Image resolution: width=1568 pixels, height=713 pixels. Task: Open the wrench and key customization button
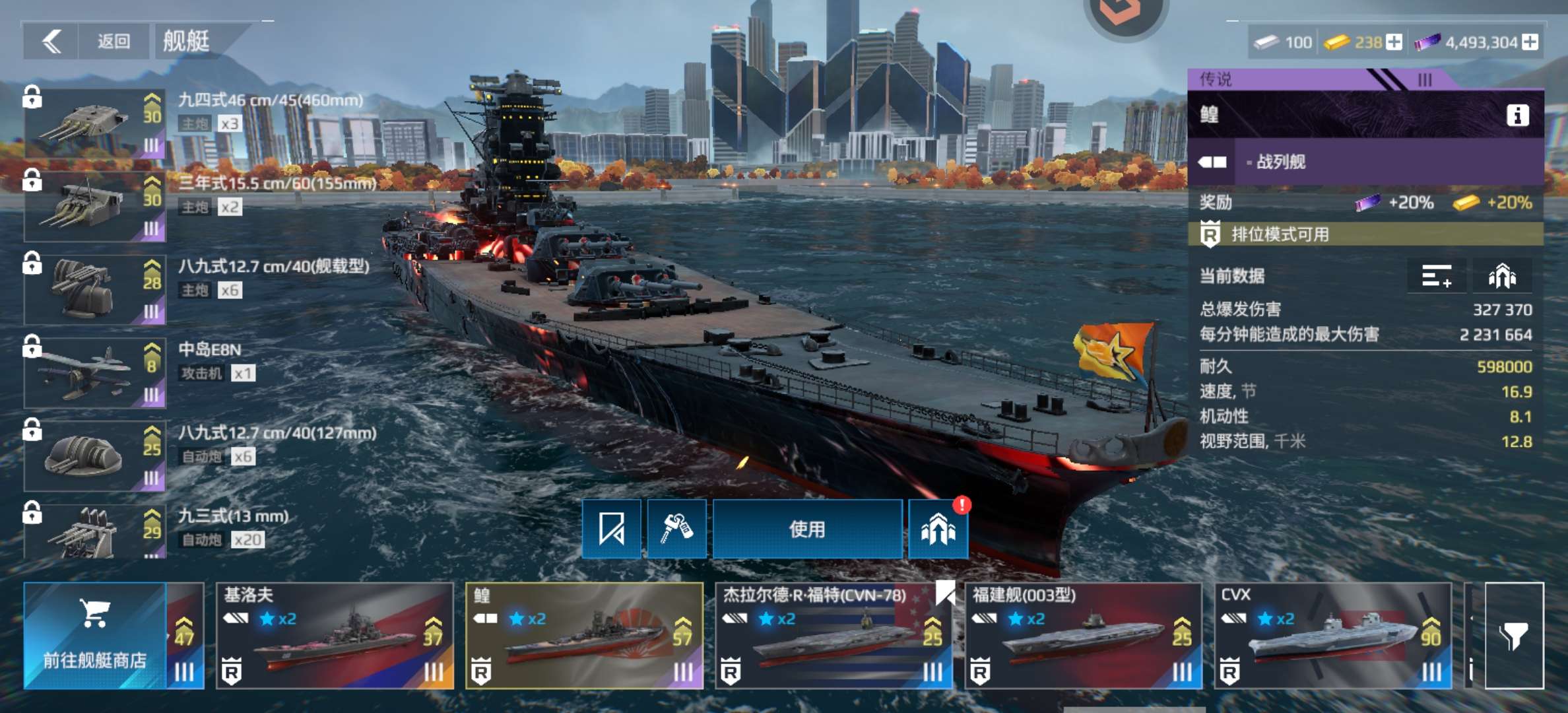[677, 529]
